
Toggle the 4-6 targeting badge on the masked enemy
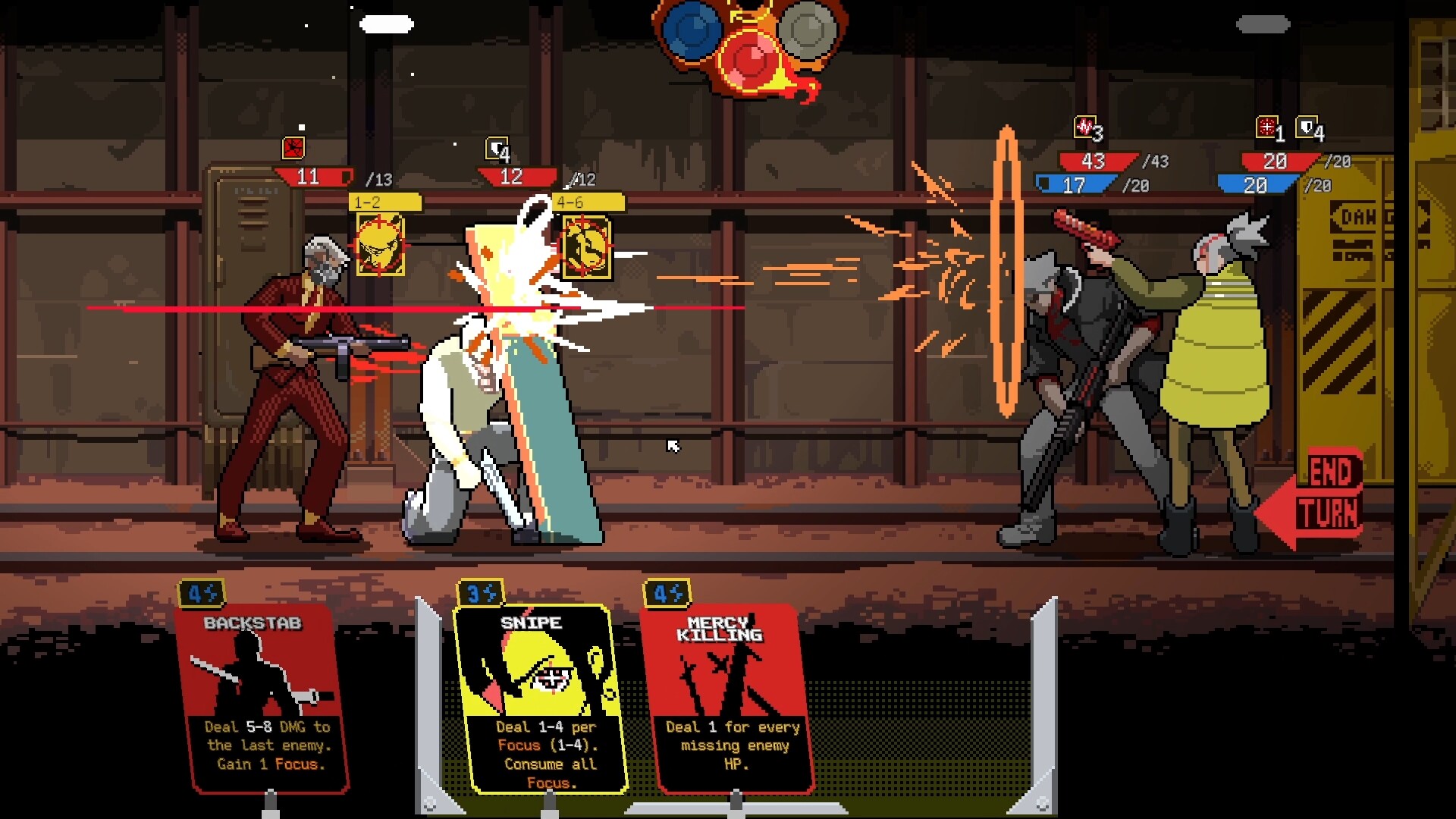point(588,202)
